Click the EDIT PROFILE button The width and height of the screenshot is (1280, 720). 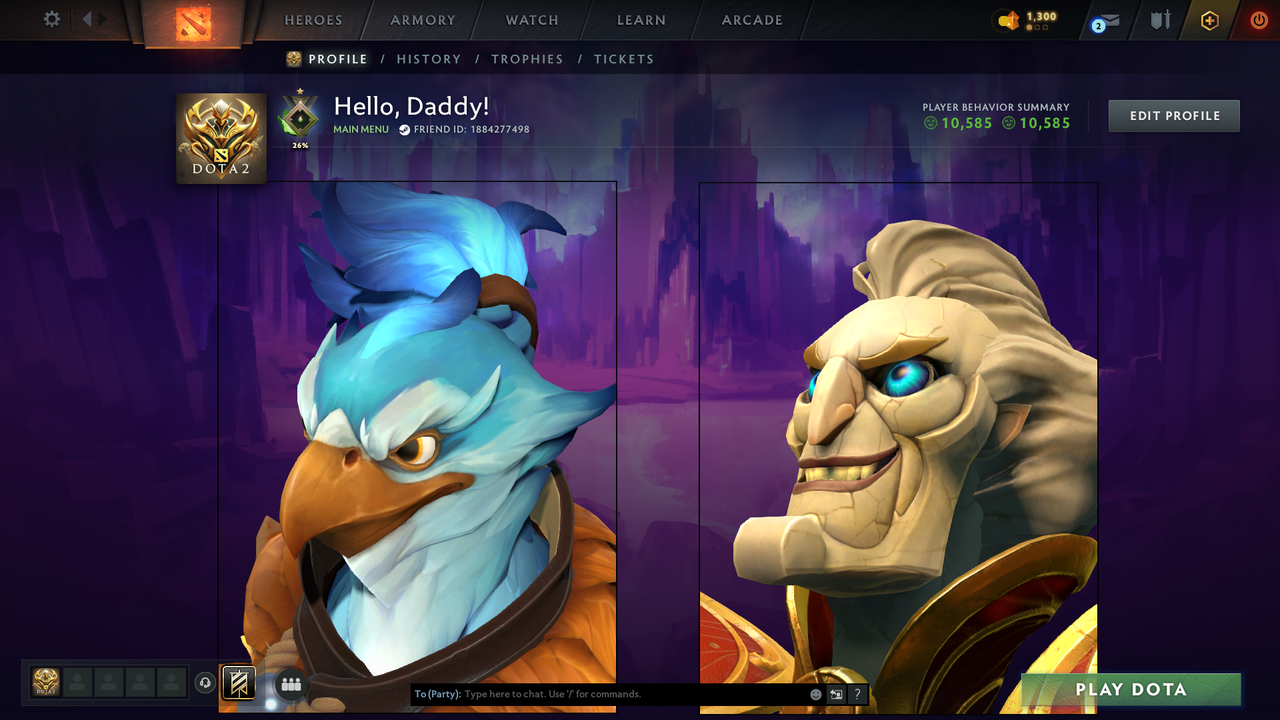tap(1173, 115)
